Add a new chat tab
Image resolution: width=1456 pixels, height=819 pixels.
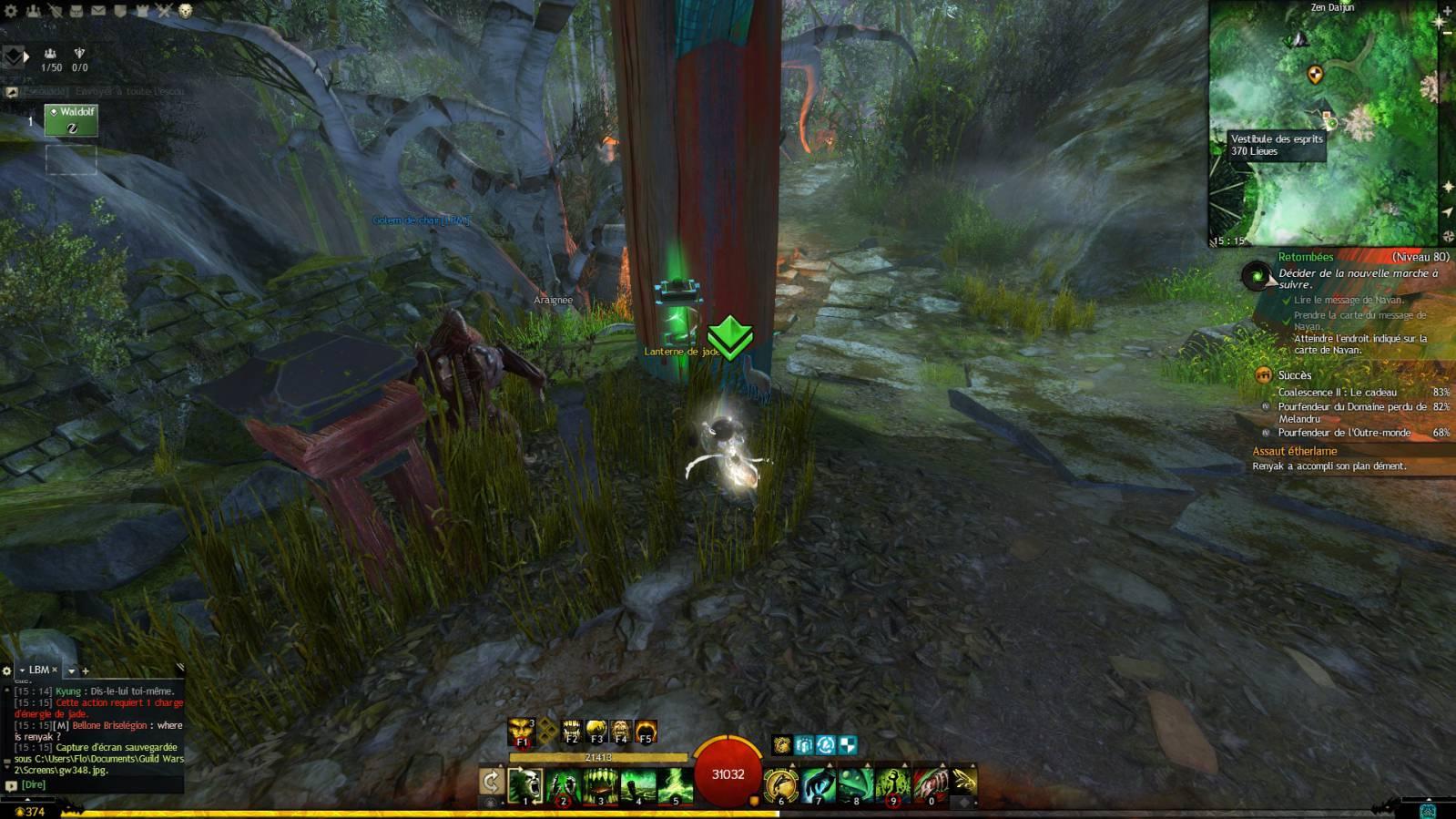click(86, 671)
